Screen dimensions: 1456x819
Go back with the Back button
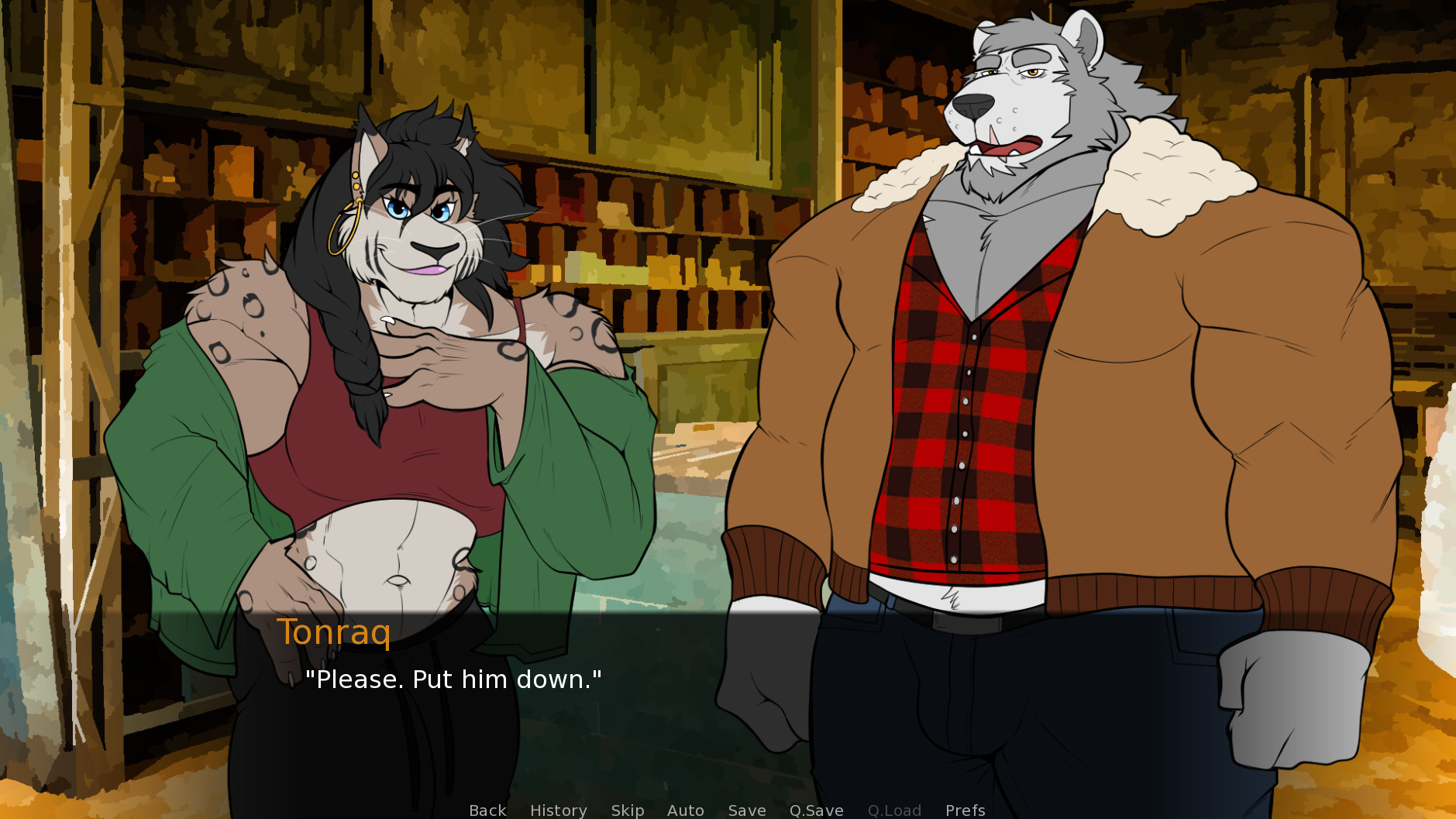(487, 810)
